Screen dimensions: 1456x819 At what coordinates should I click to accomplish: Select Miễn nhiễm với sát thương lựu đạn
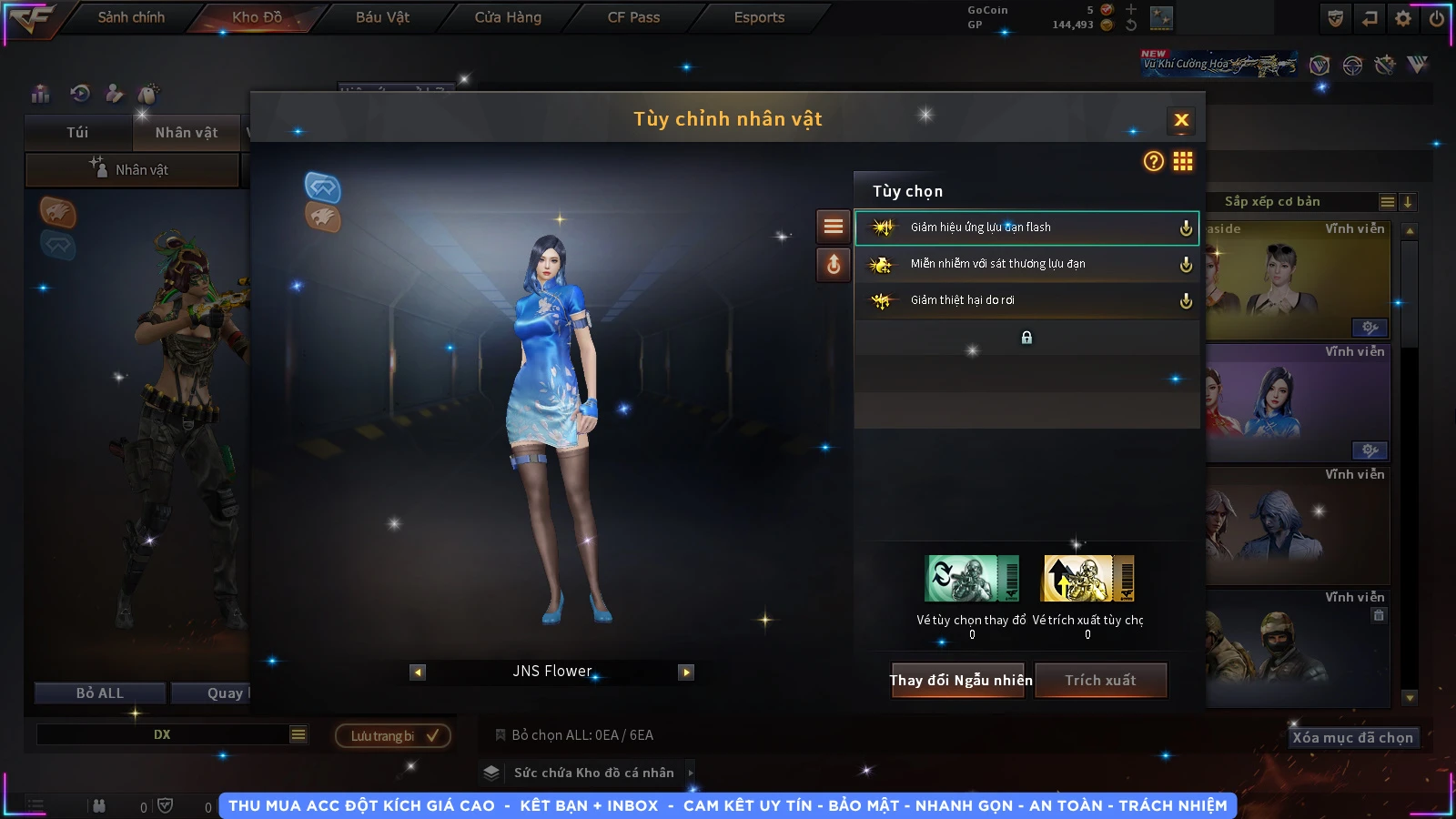[1026, 264]
